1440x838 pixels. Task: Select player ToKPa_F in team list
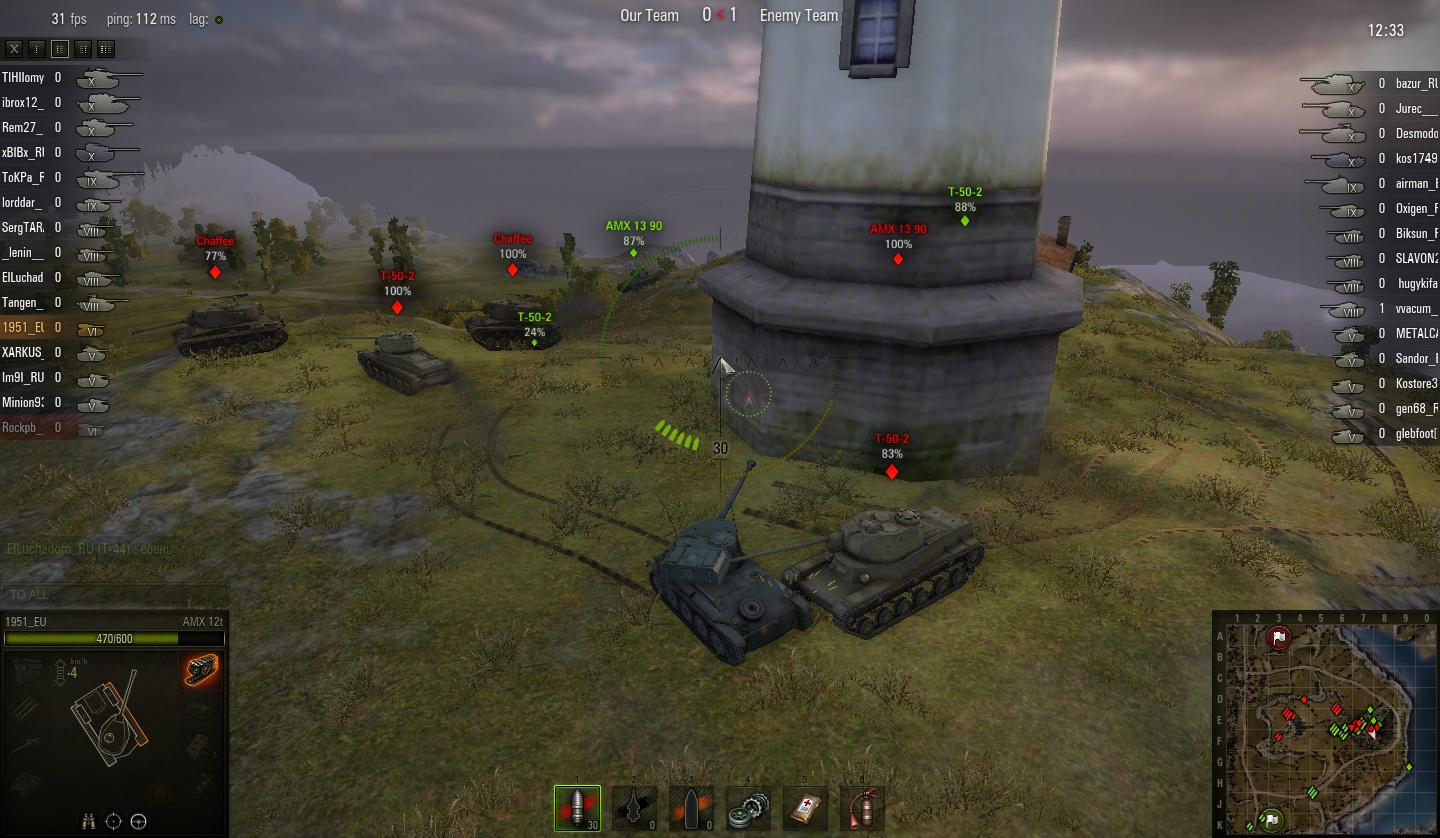coord(24,177)
